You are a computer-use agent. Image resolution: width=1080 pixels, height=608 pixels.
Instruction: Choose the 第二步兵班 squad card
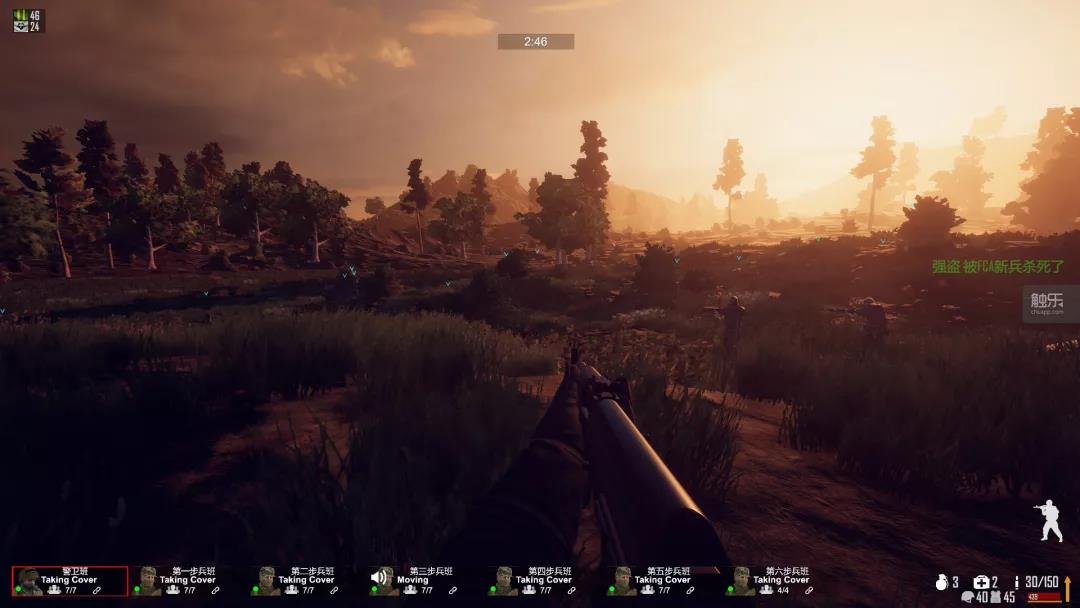click(306, 581)
